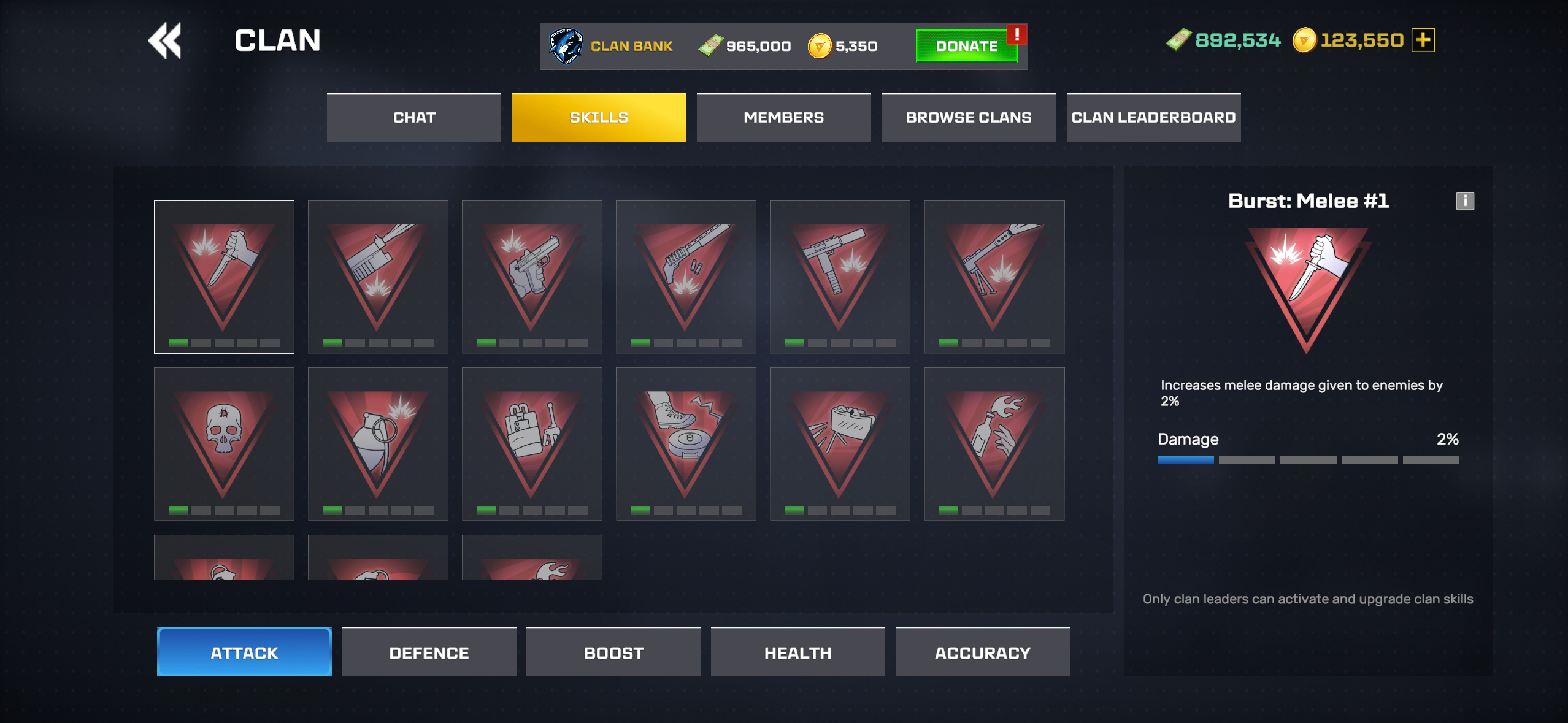View the clan Members tab
Screen dimensions: 1568x723
pos(783,118)
